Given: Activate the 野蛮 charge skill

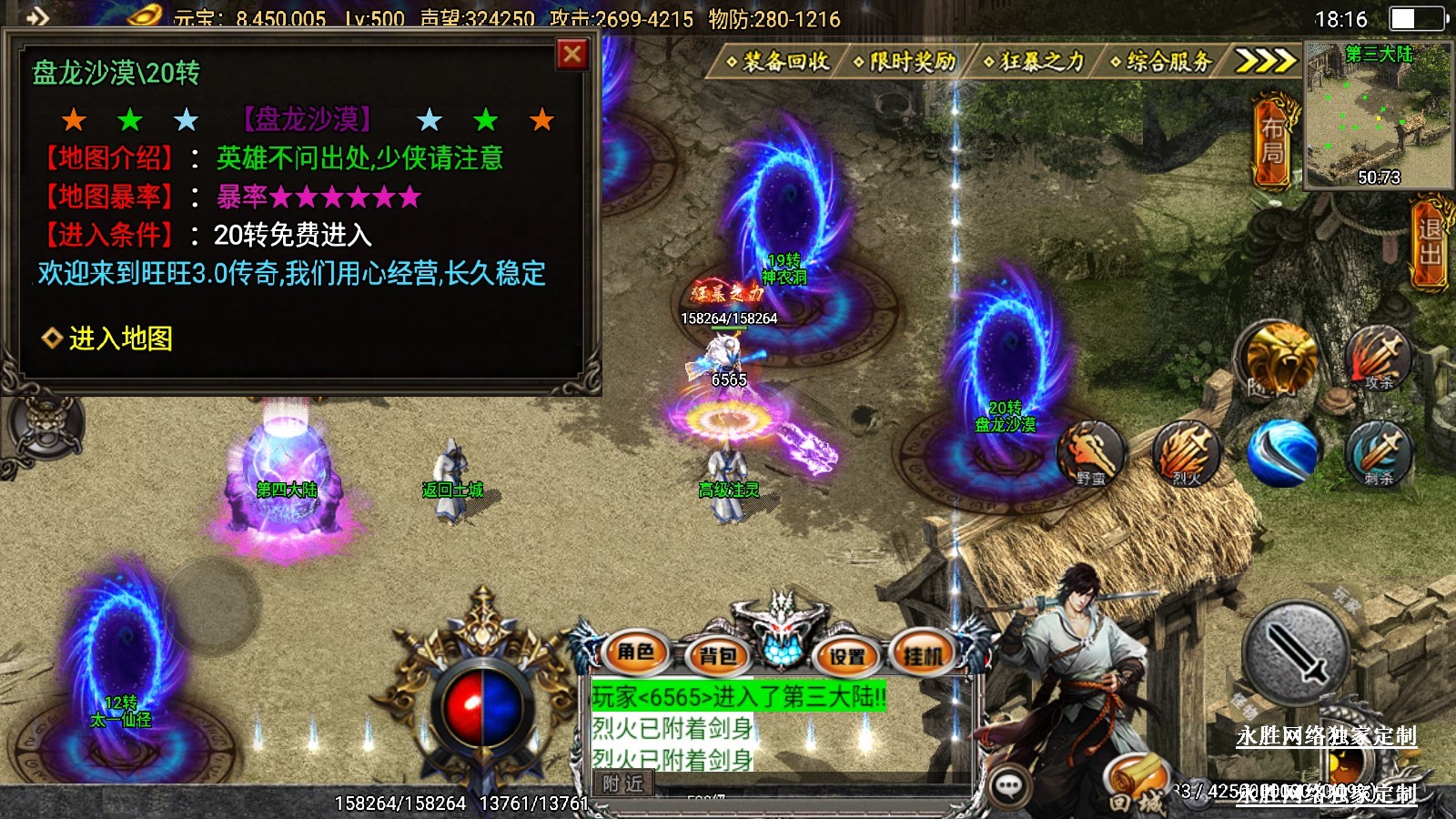Looking at the screenshot, I should [1091, 452].
